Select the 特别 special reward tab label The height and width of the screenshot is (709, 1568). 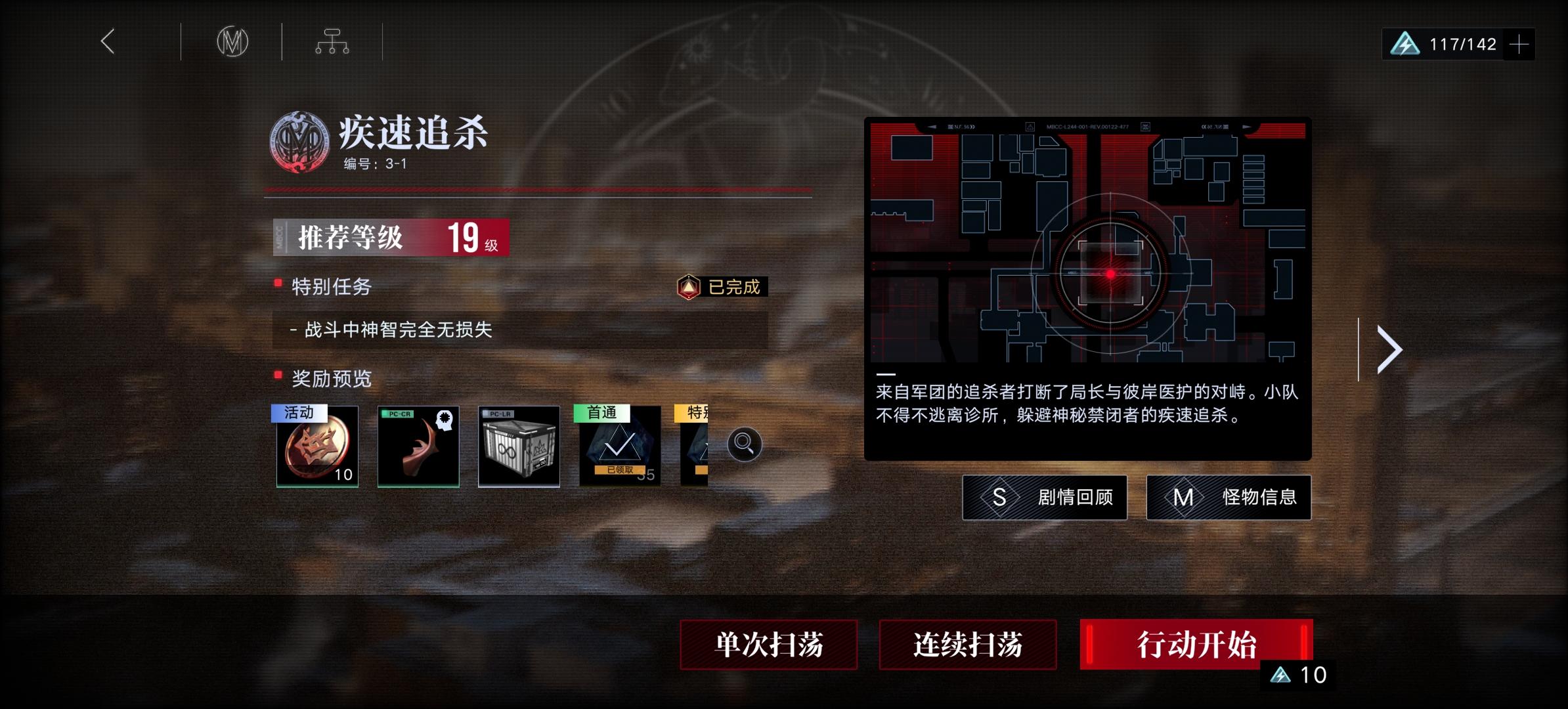click(x=690, y=412)
